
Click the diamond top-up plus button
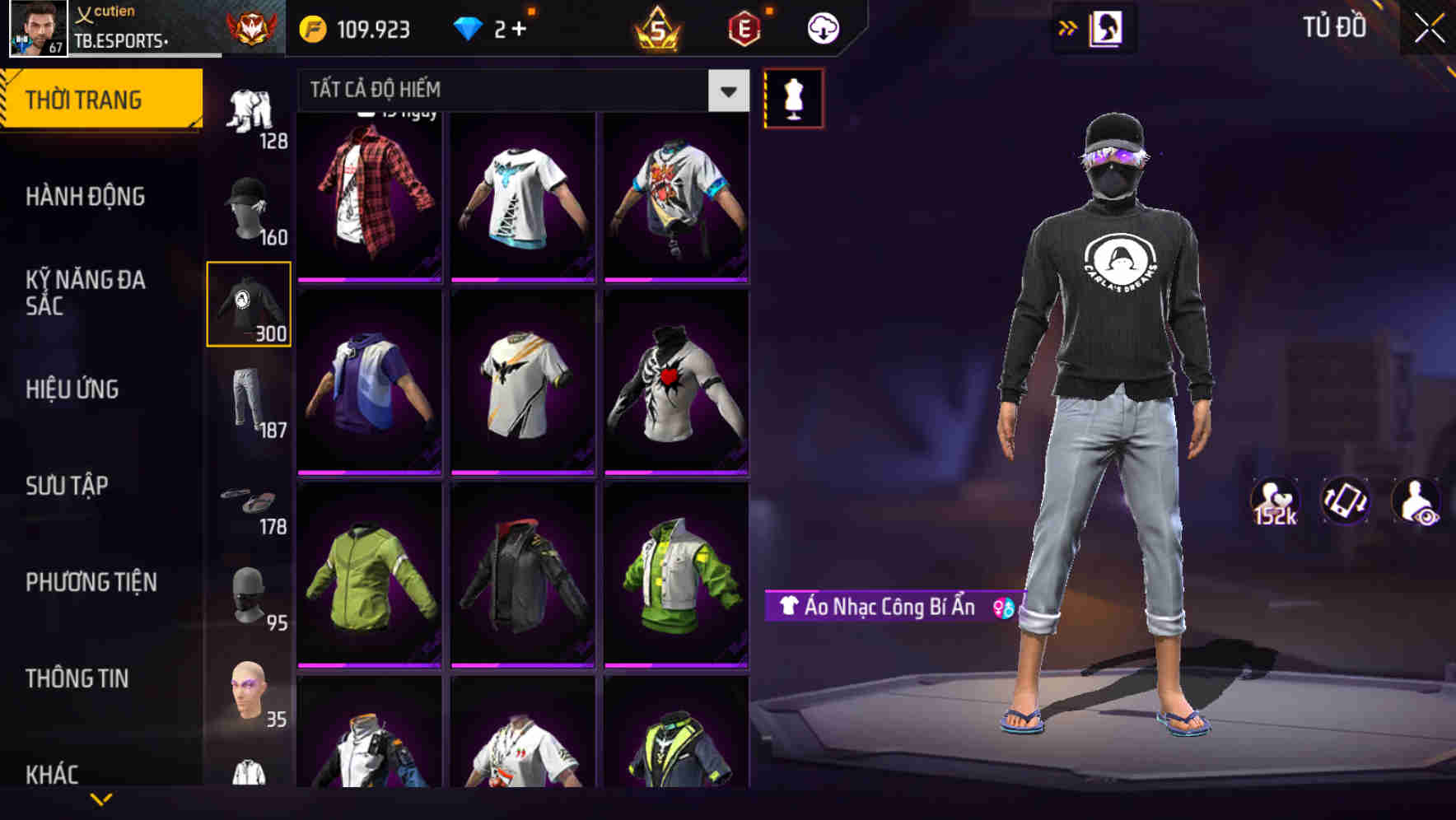tap(520, 26)
